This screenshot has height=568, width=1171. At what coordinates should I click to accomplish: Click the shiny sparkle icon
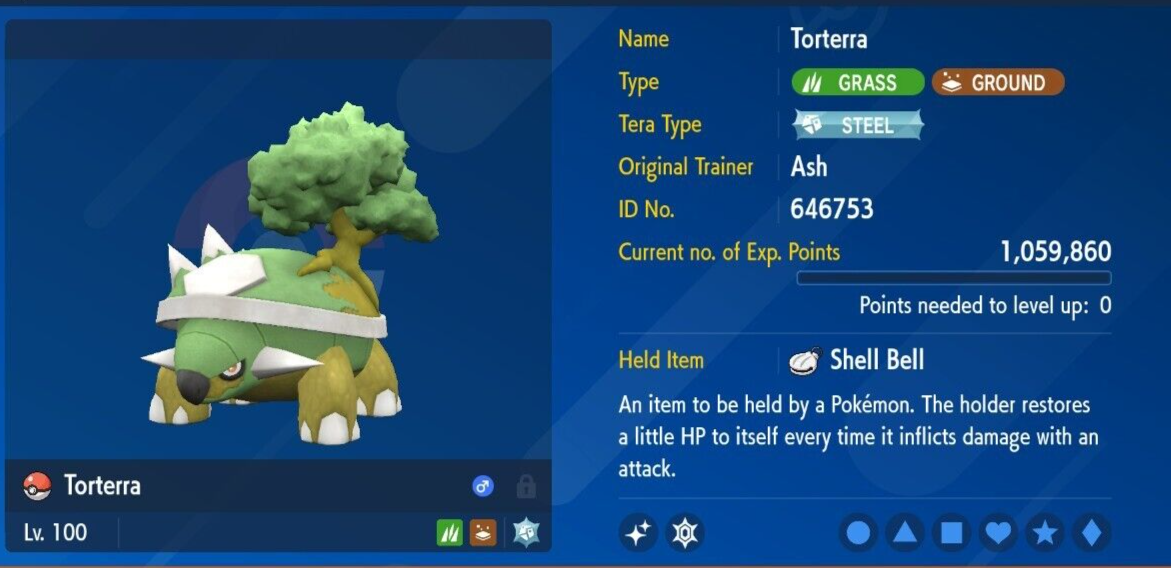[638, 533]
